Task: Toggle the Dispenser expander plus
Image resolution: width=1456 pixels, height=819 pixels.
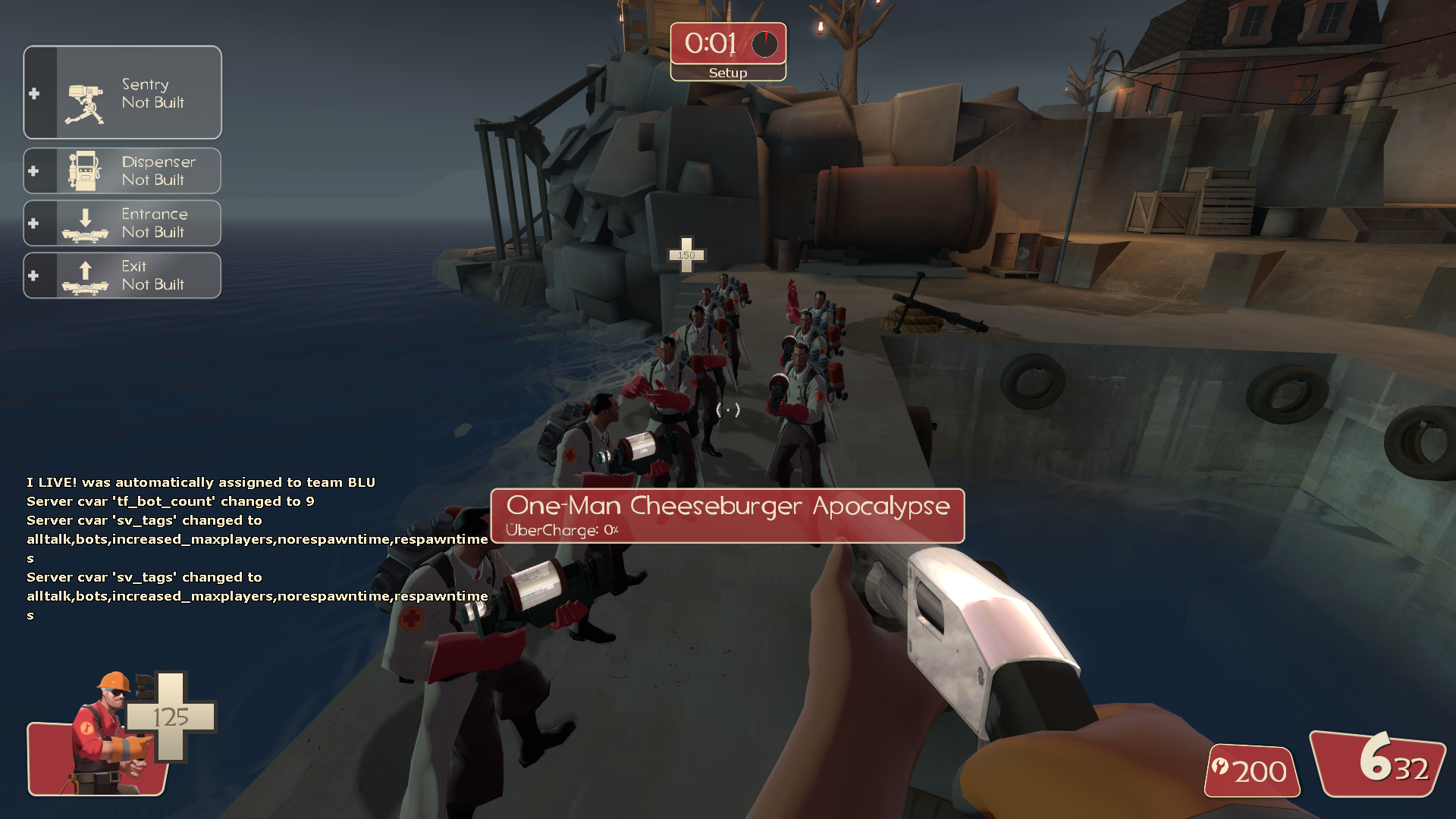Action: click(x=34, y=171)
